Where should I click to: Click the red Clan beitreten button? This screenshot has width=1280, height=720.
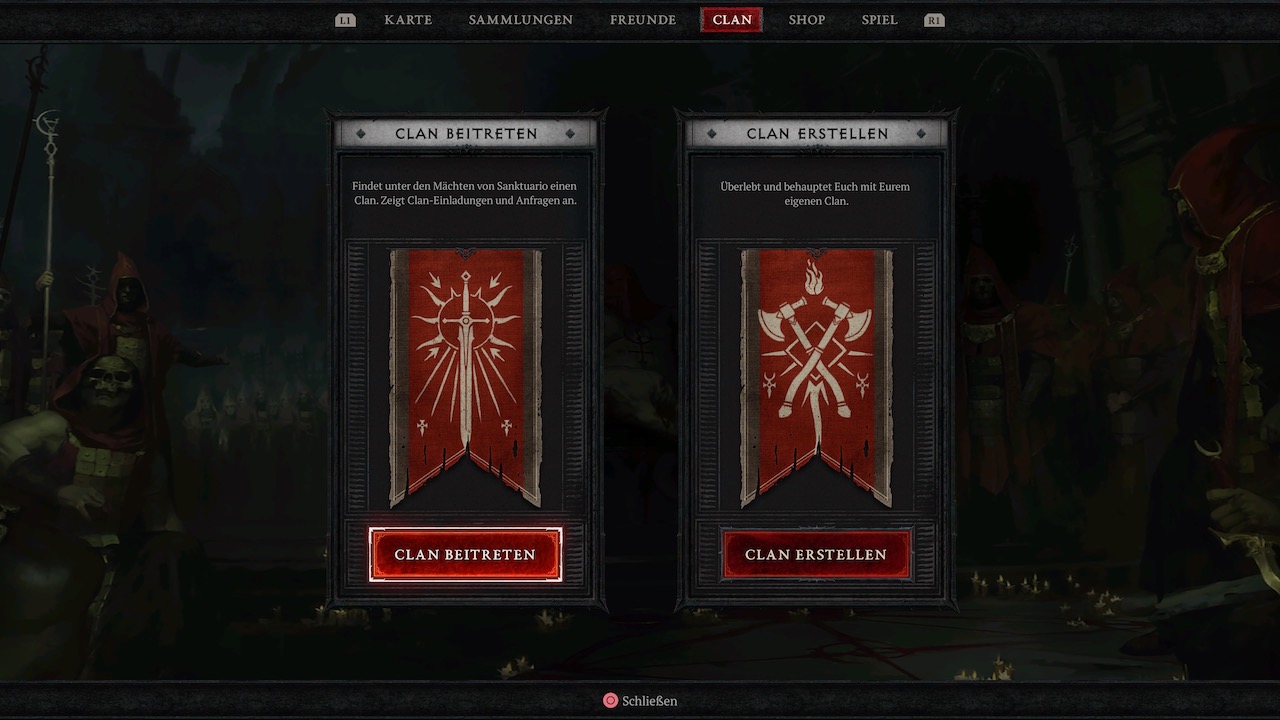click(465, 554)
